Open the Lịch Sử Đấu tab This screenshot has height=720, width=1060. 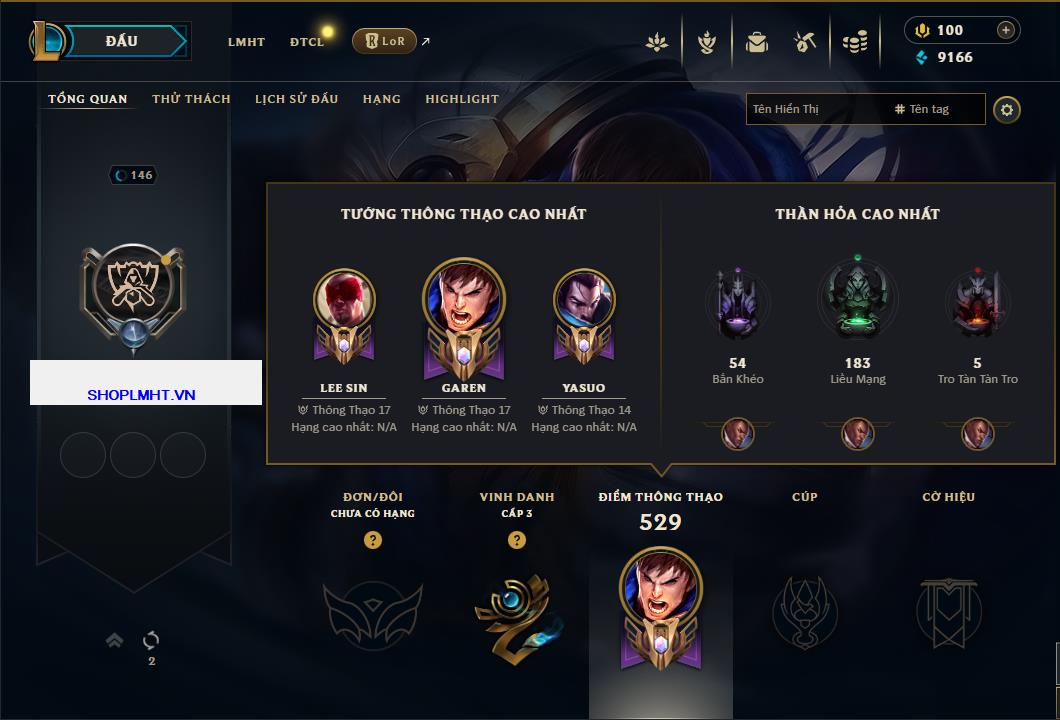(x=296, y=99)
